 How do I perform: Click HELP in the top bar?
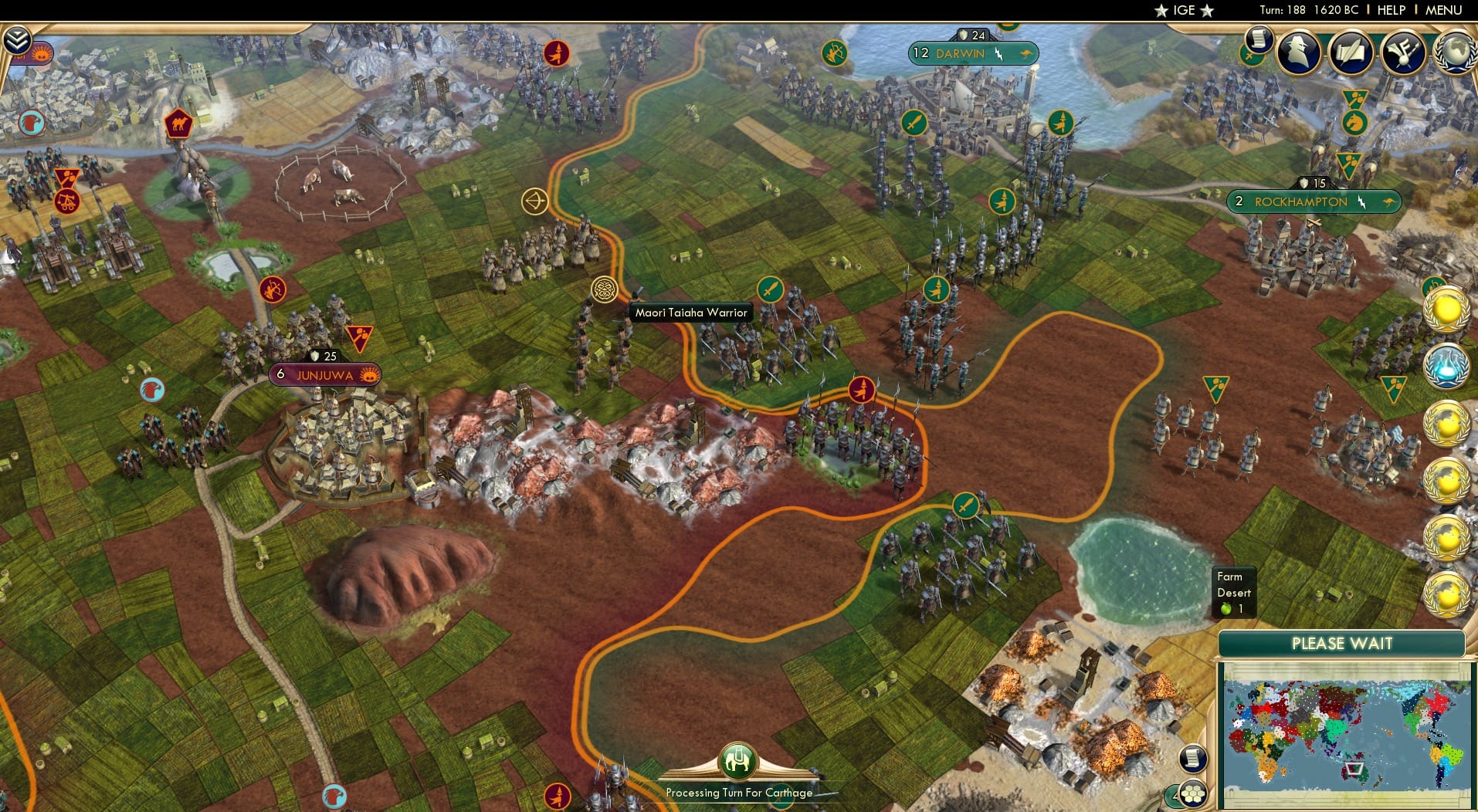pos(1390,11)
